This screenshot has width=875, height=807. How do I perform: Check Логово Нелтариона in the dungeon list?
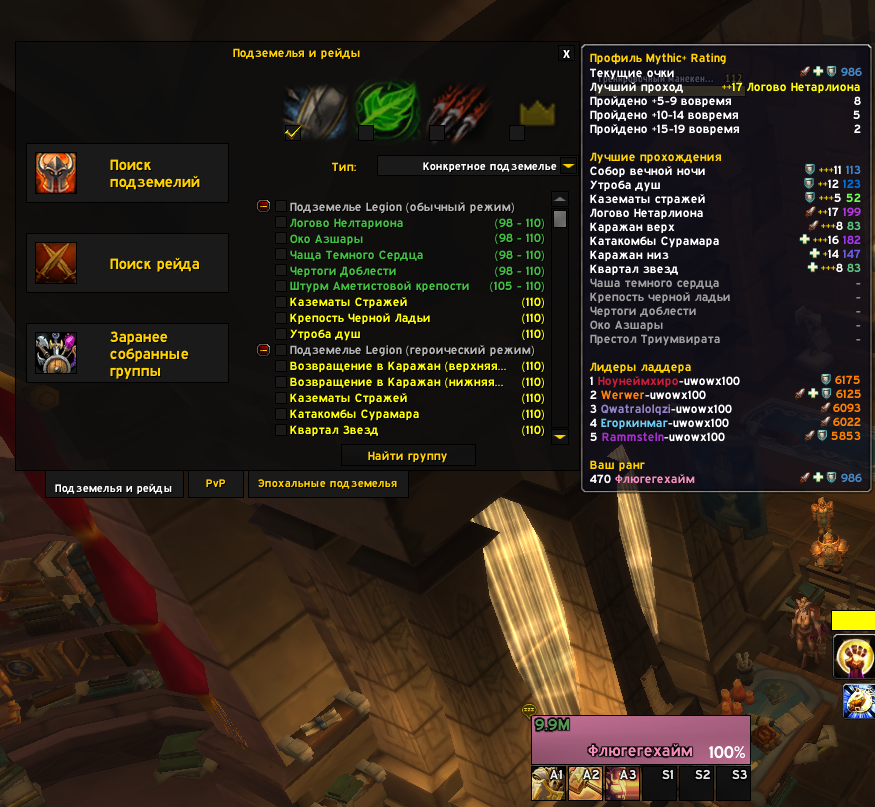click(x=281, y=223)
